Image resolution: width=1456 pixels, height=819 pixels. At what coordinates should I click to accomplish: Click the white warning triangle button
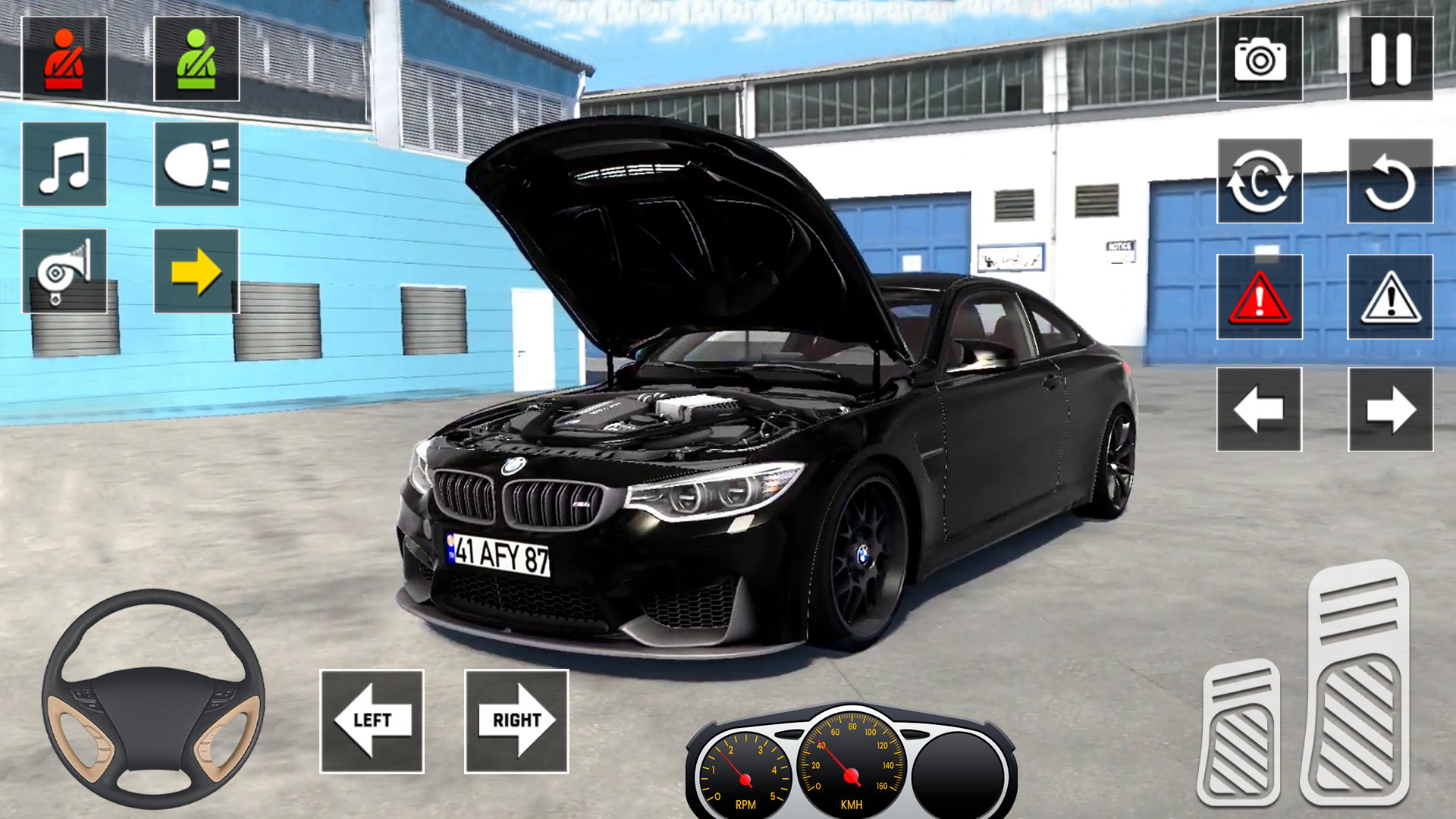(1390, 297)
